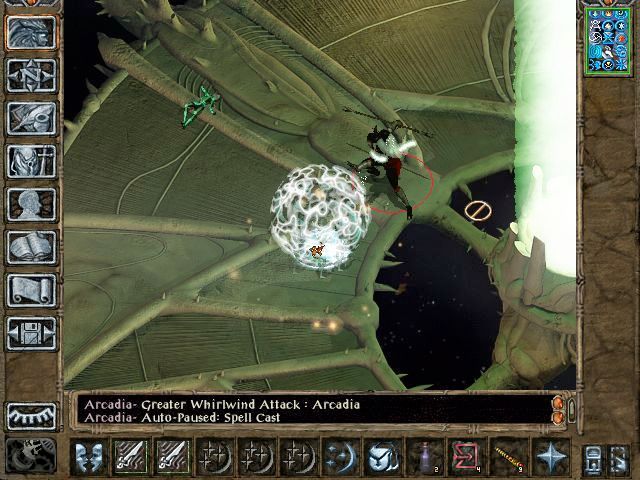Viewport: 640px width, 480px height.
Task: Open the journal
Action: [31, 118]
